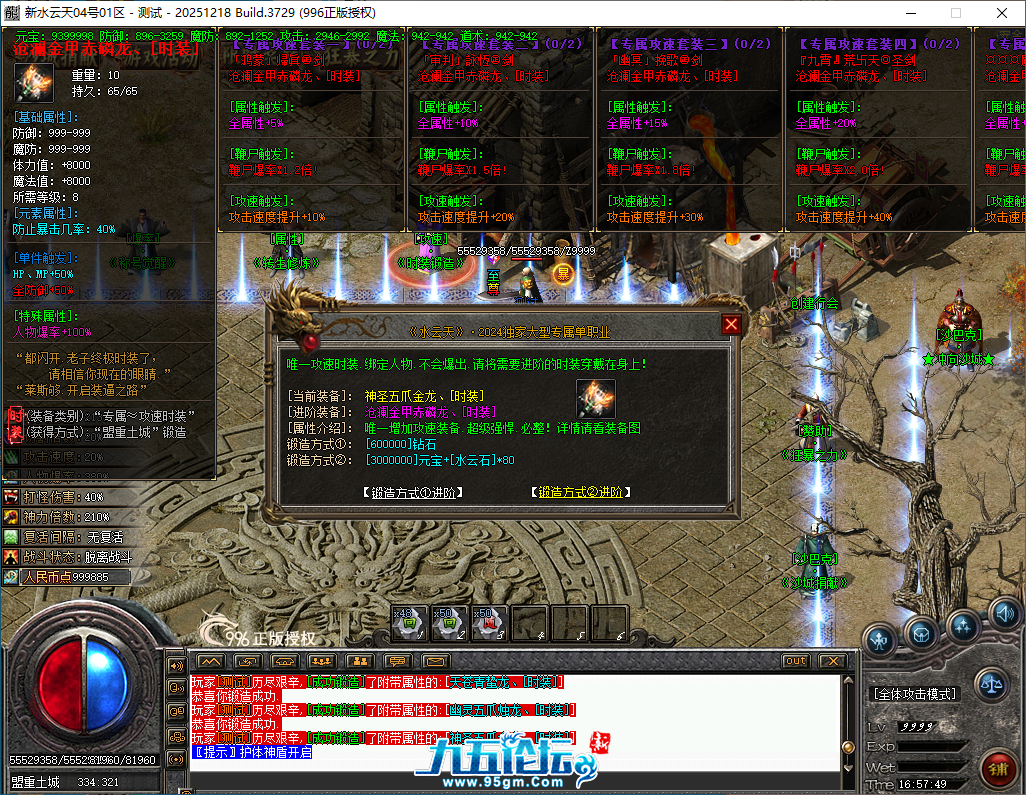Open the envelope mail button above the chat

pos(436,661)
